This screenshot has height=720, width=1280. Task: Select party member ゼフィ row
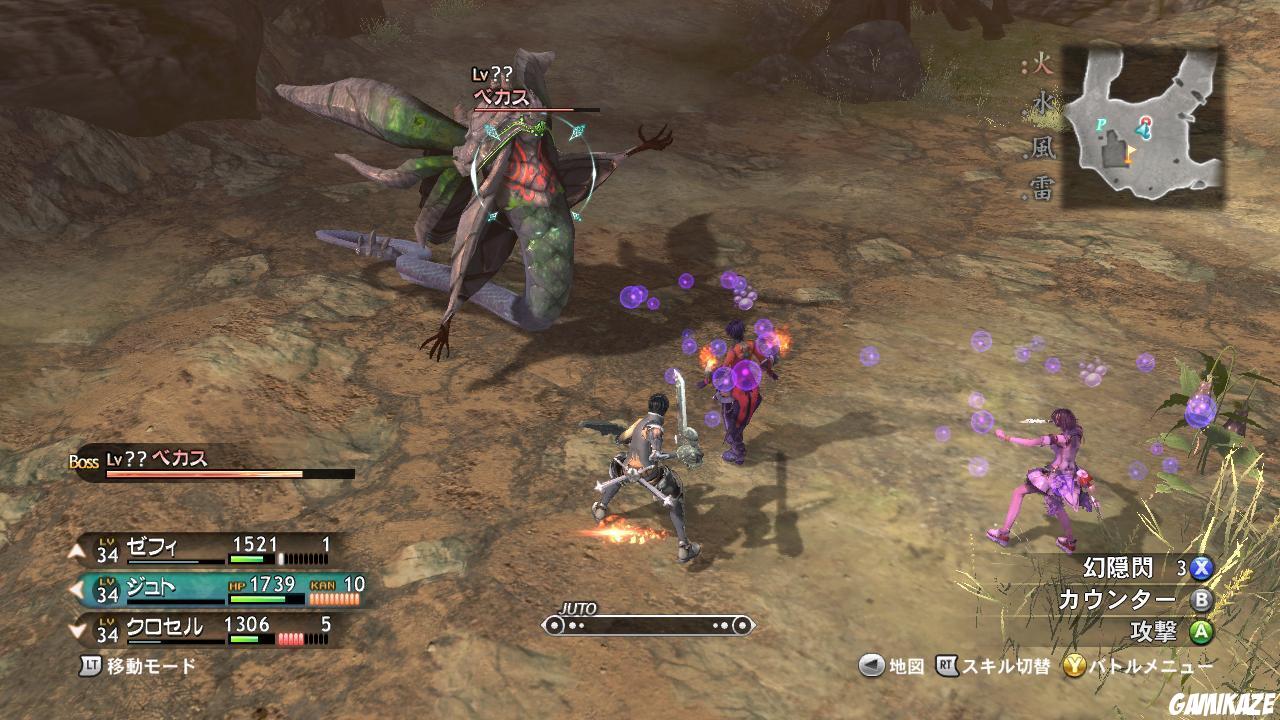(215, 548)
